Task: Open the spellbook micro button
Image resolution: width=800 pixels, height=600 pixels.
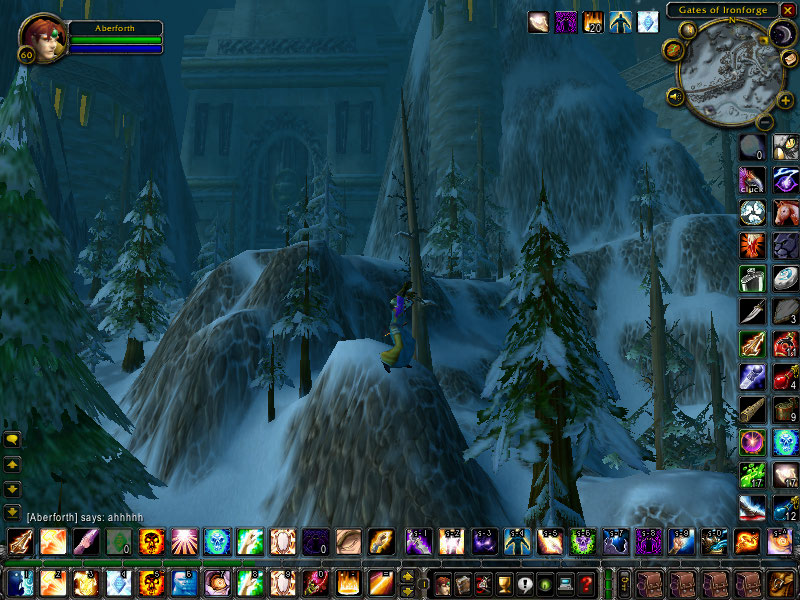Action: point(464,583)
